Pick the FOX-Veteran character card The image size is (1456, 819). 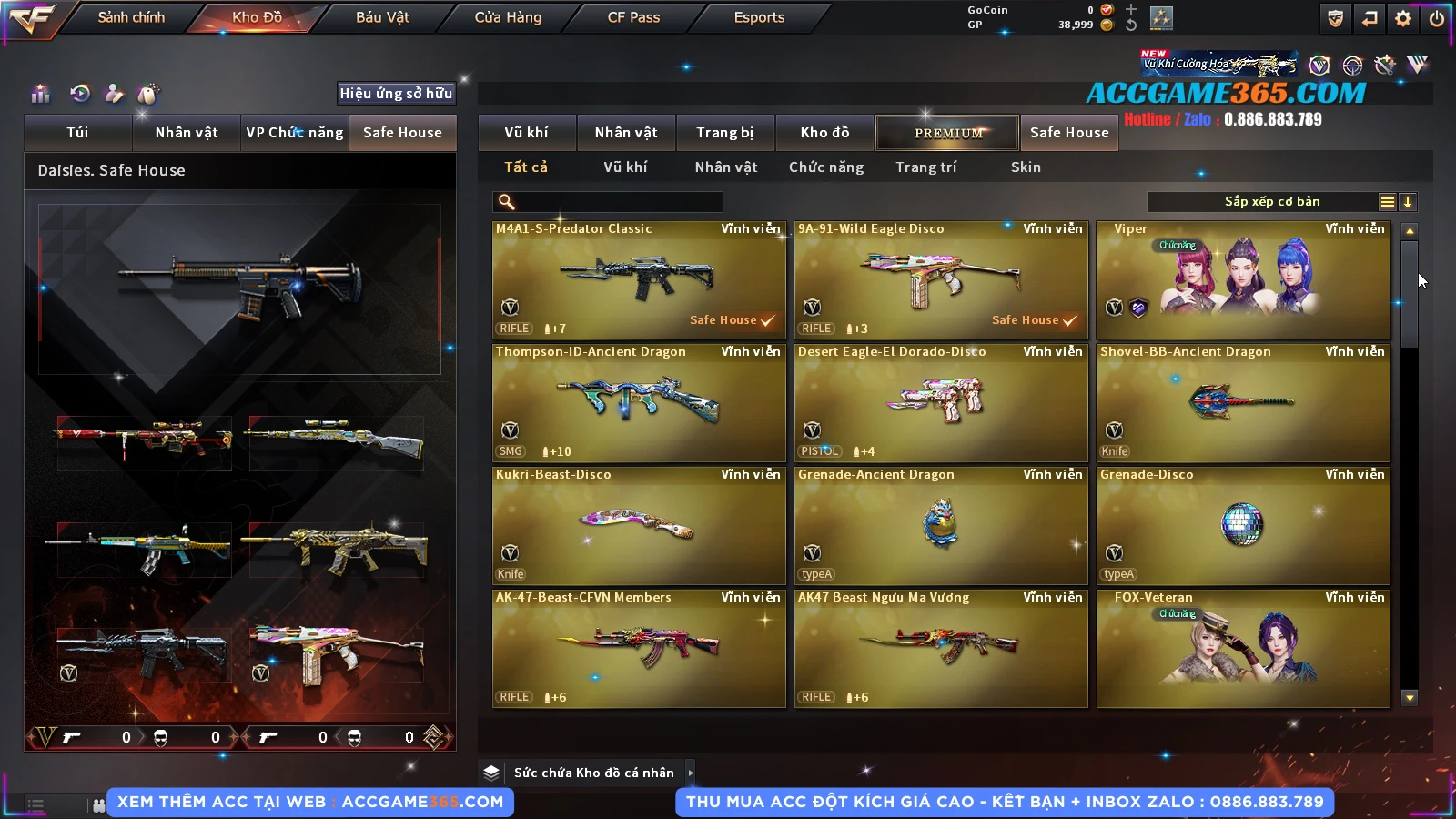[1243, 648]
